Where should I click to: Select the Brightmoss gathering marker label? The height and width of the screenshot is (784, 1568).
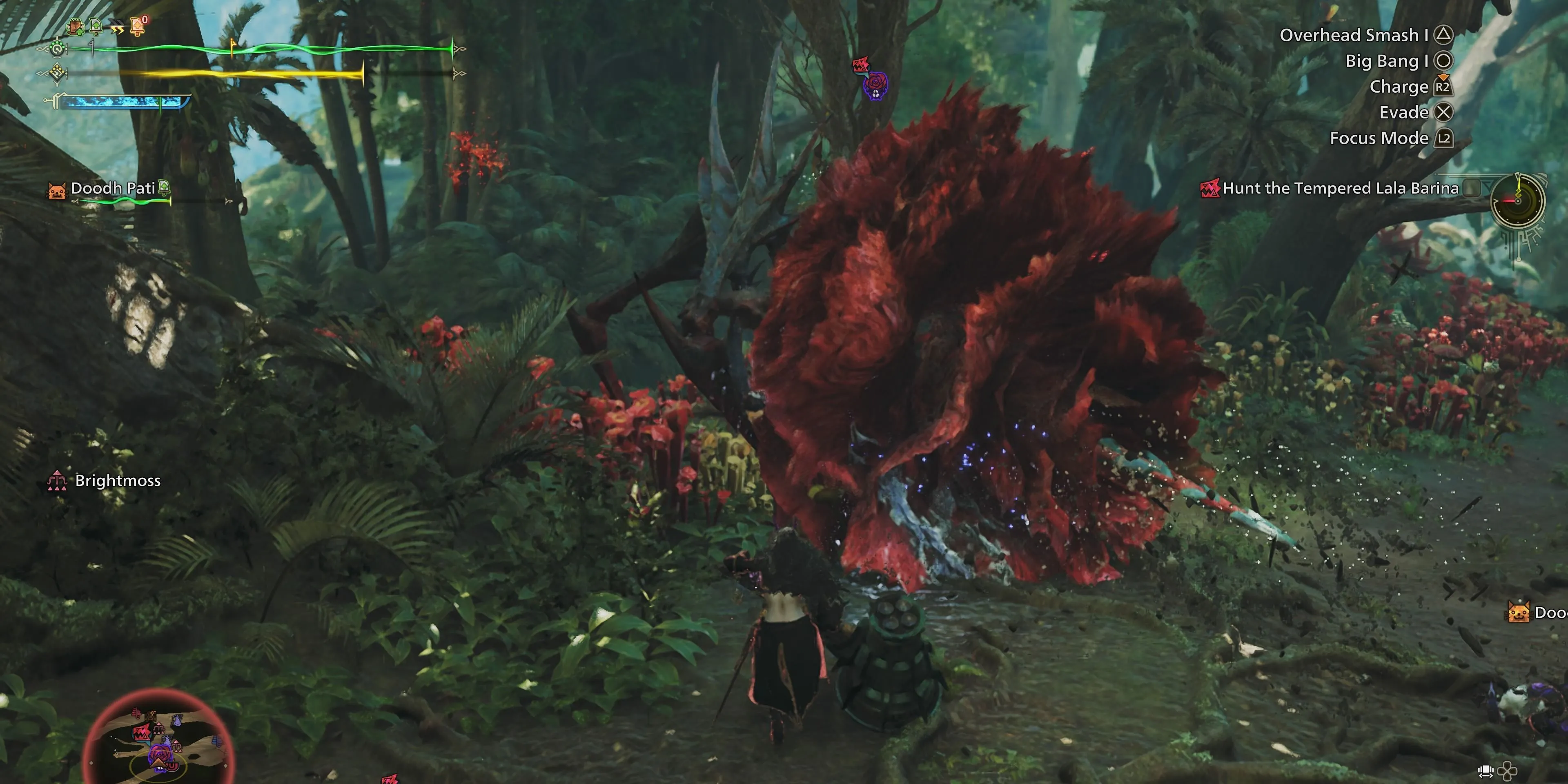118,481
